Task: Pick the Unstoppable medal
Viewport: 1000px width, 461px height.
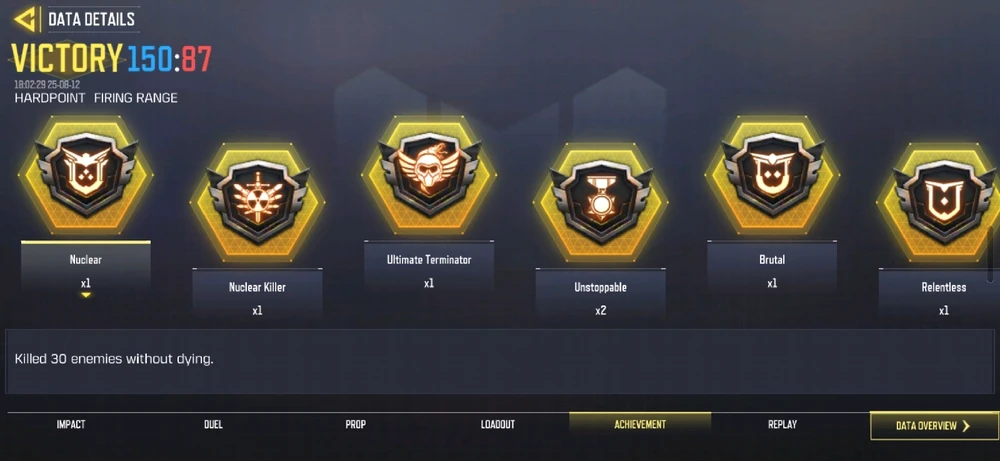Action: (x=600, y=205)
